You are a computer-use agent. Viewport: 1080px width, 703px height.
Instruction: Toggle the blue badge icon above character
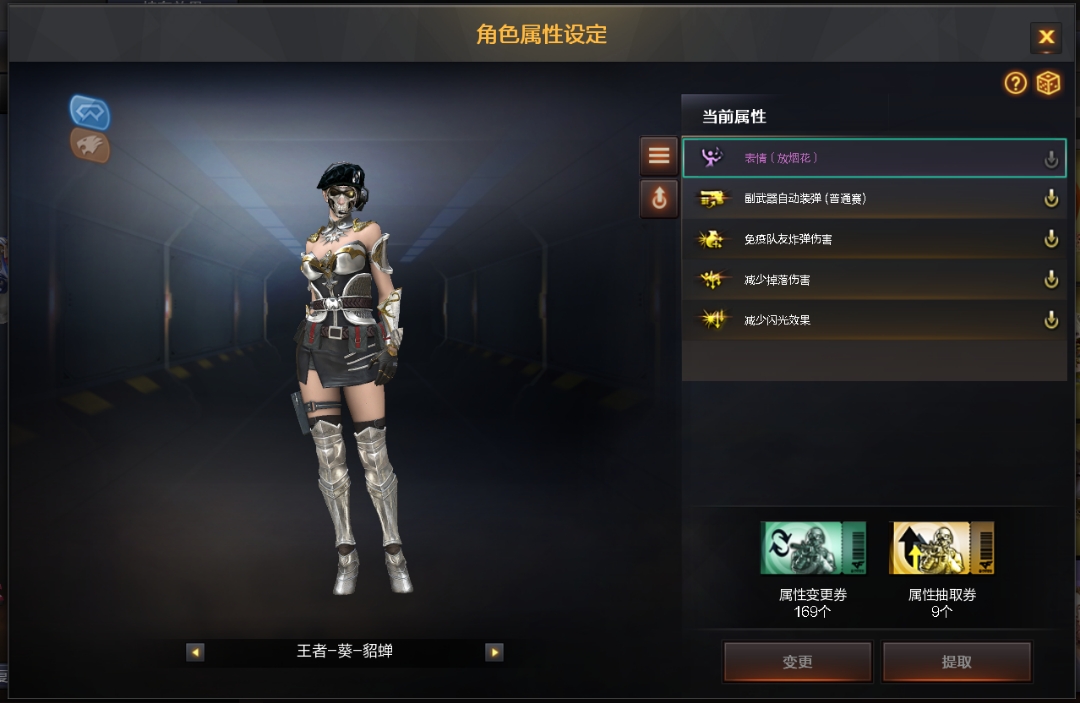point(90,112)
